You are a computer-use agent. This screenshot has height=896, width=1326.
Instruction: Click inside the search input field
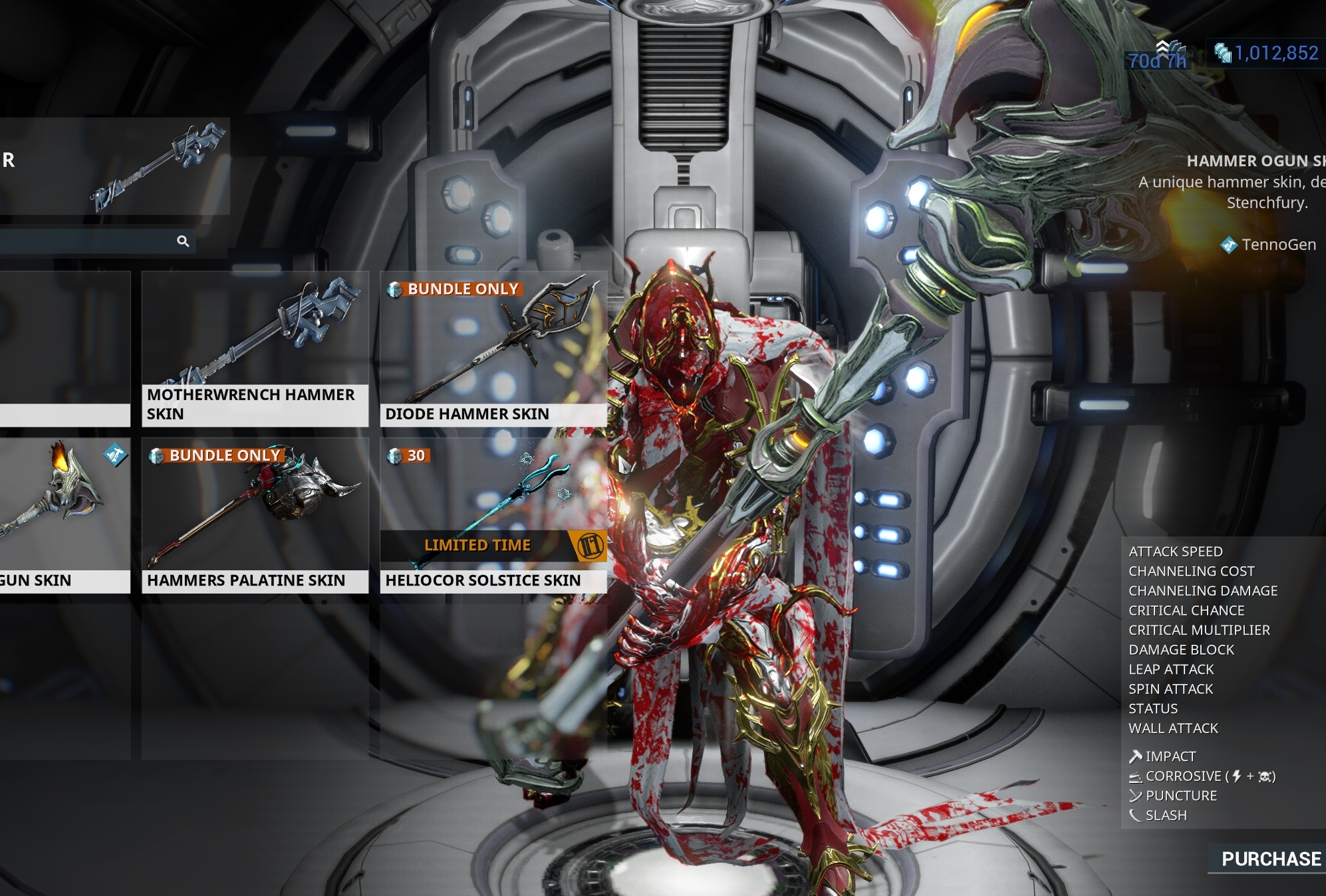click(x=86, y=242)
